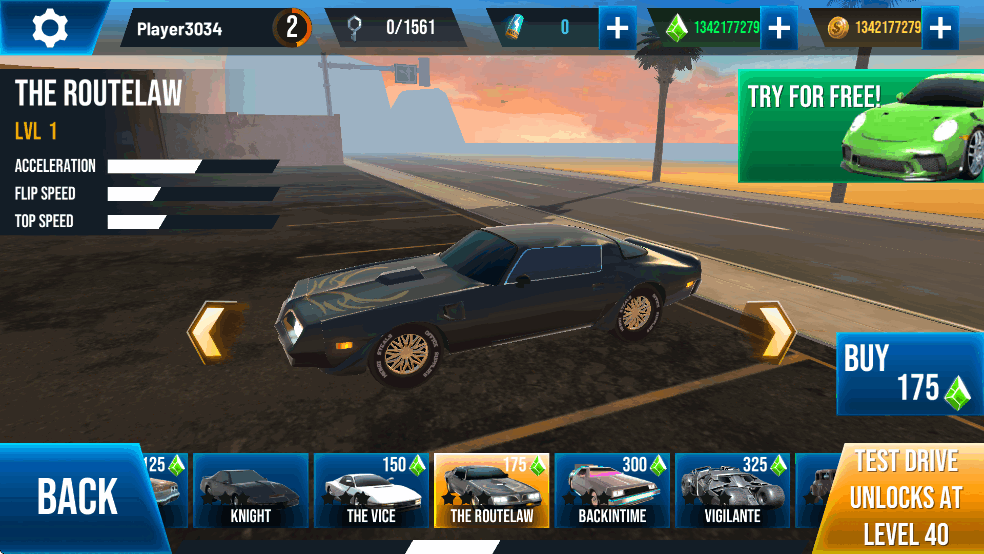Select the Knight car thumbnail
Screen dimensions: 984x554
pyautogui.click(x=250, y=490)
